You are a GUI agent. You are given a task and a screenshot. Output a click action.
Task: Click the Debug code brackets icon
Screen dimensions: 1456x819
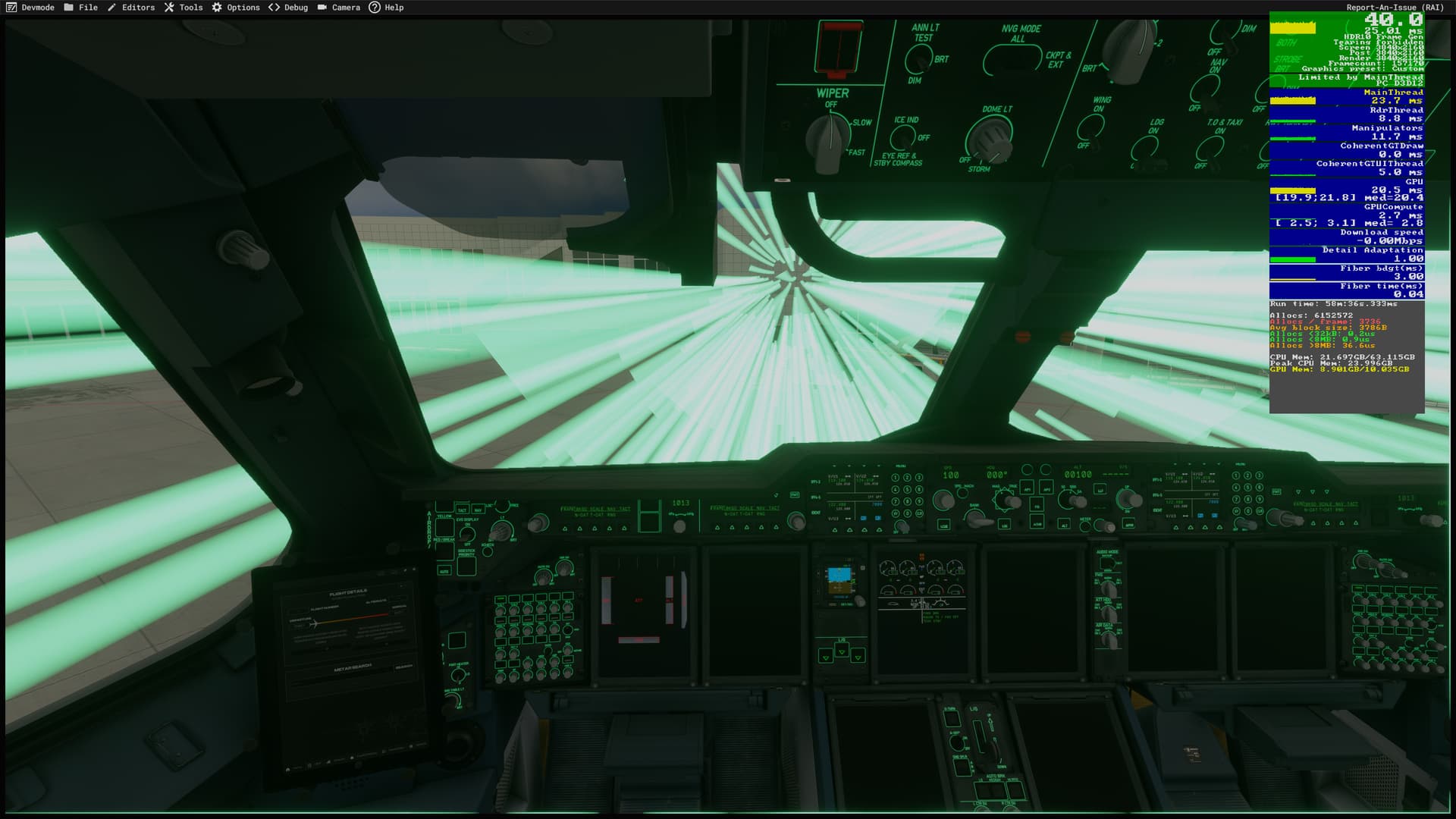tap(274, 7)
